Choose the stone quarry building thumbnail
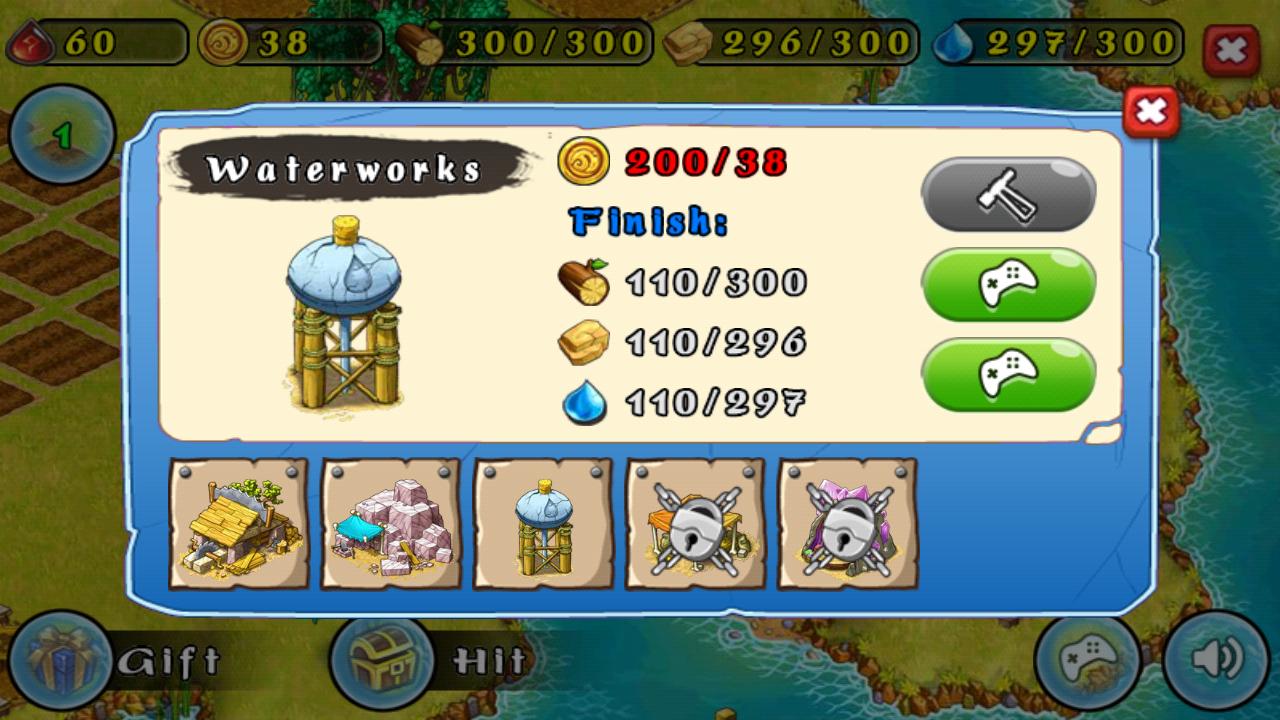1280x720 pixels. pyautogui.click(x=391, y=523)
